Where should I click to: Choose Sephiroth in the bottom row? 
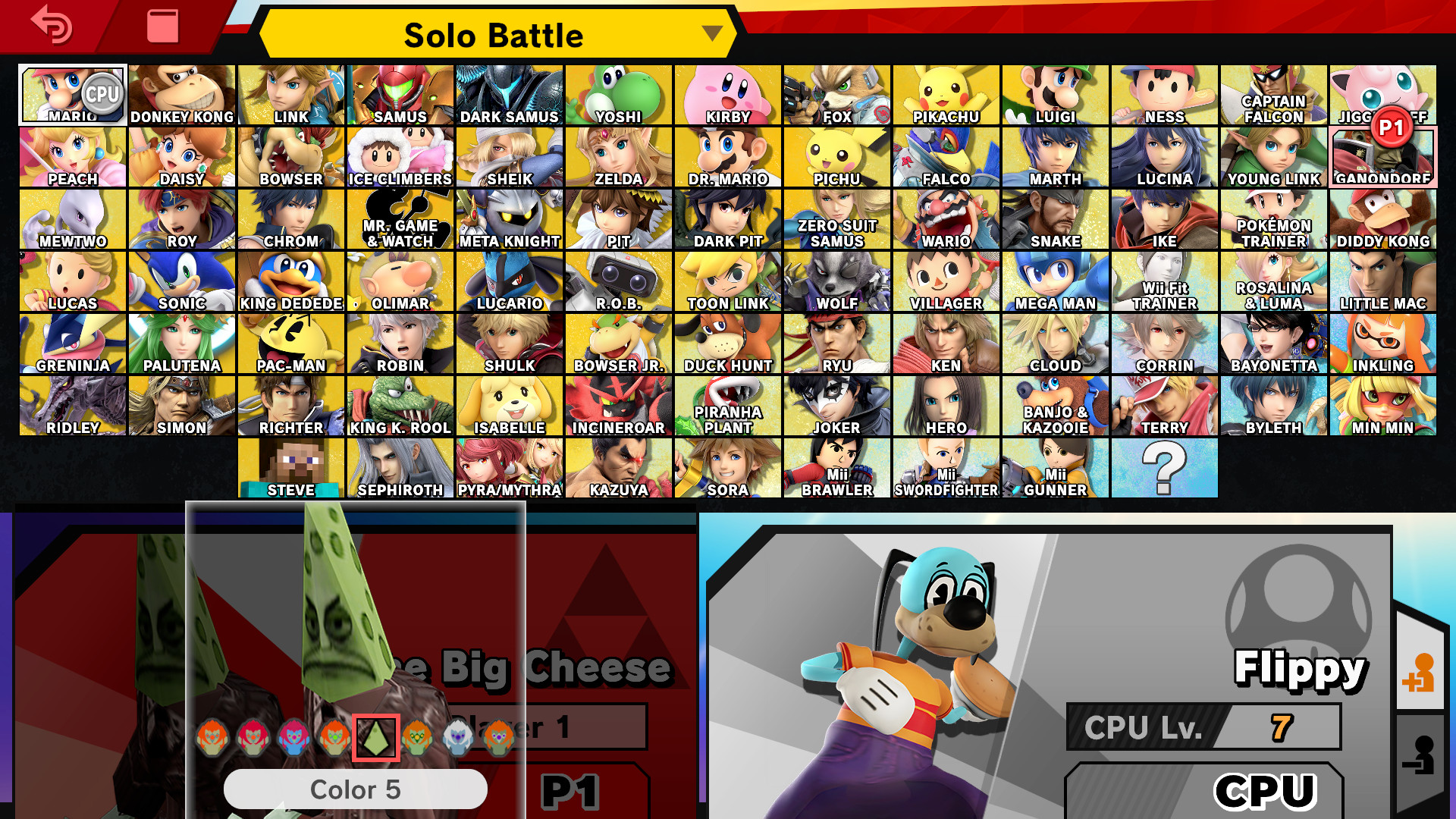click(400, 468)
